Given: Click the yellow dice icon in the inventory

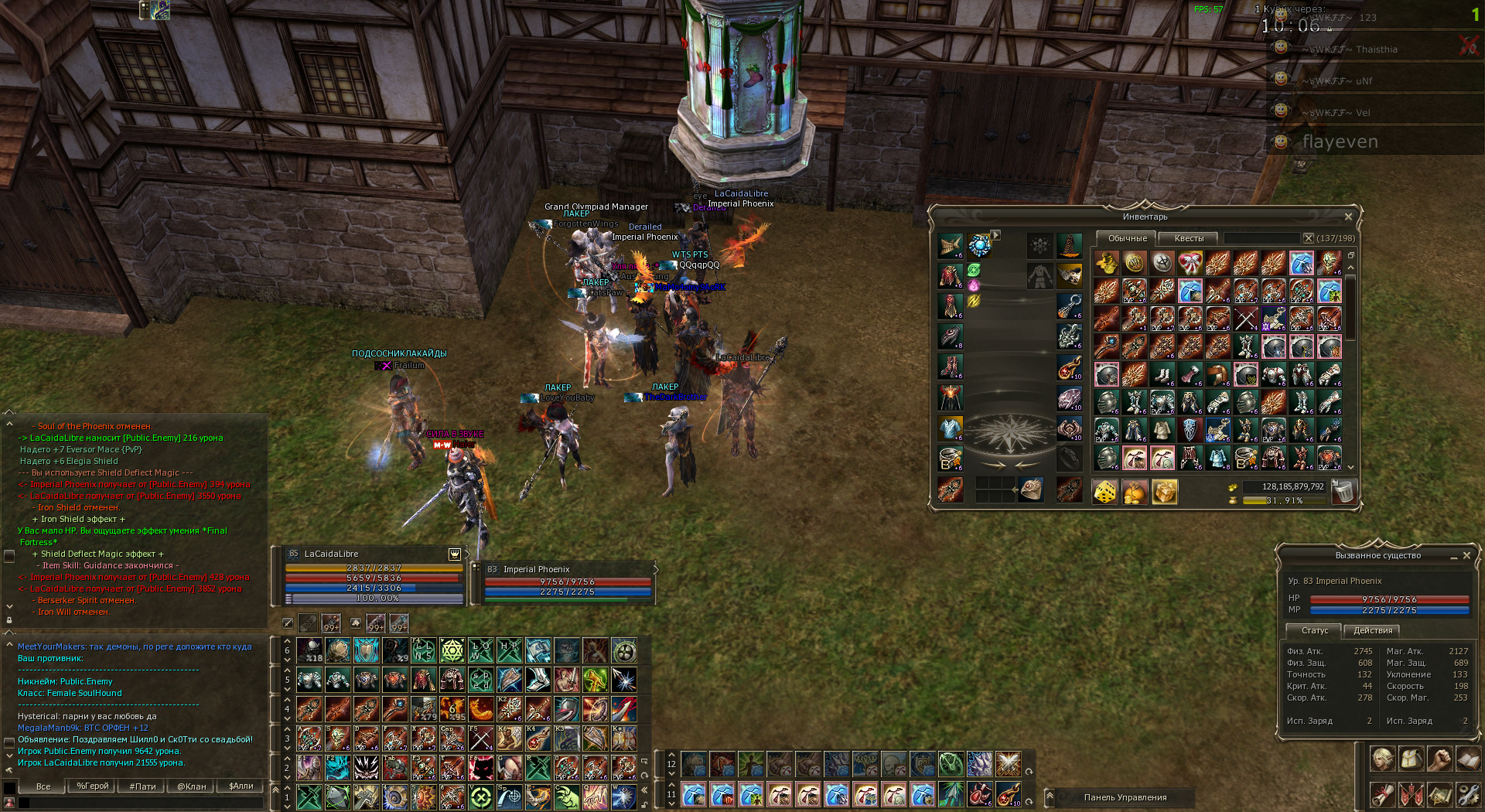Looking at the screenshot, I should click(x=1105, y=492).
